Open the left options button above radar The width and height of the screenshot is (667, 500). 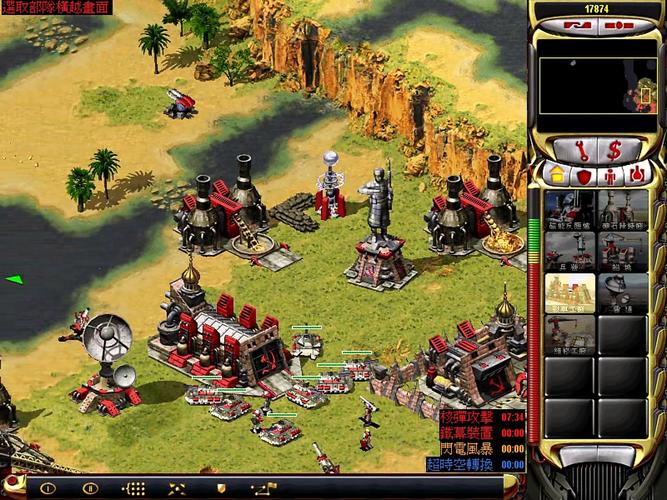[x=576, y=24]
